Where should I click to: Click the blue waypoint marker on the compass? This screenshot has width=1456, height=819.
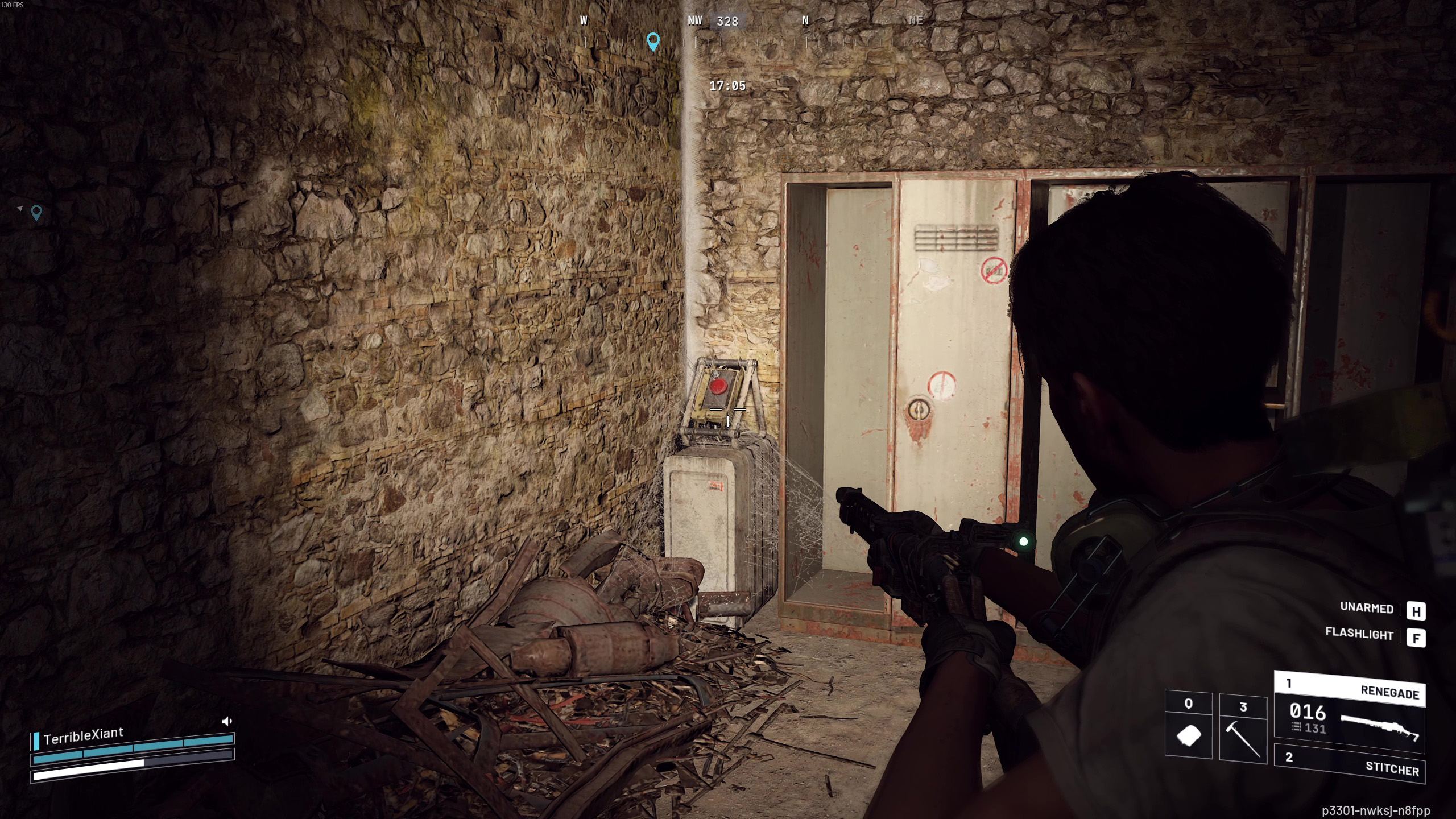(653, 42)
